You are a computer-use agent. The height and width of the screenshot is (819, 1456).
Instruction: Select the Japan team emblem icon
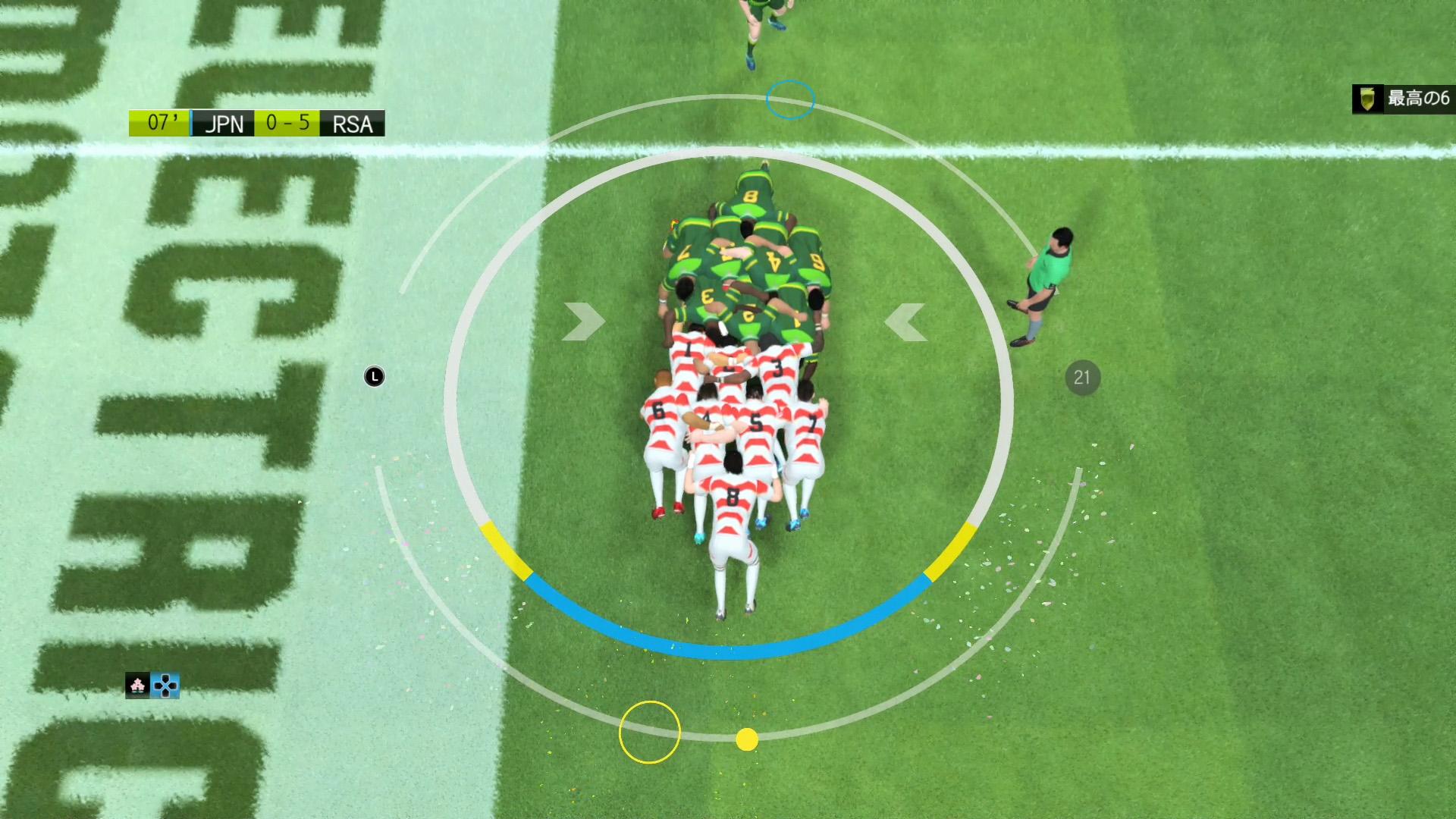(x=137, y=686)
